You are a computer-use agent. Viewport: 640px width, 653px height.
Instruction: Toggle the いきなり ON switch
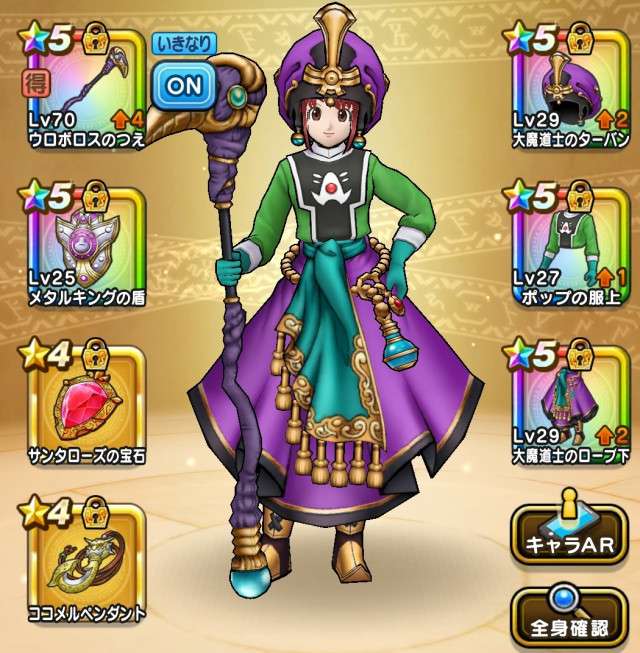(x=183, y=86)
